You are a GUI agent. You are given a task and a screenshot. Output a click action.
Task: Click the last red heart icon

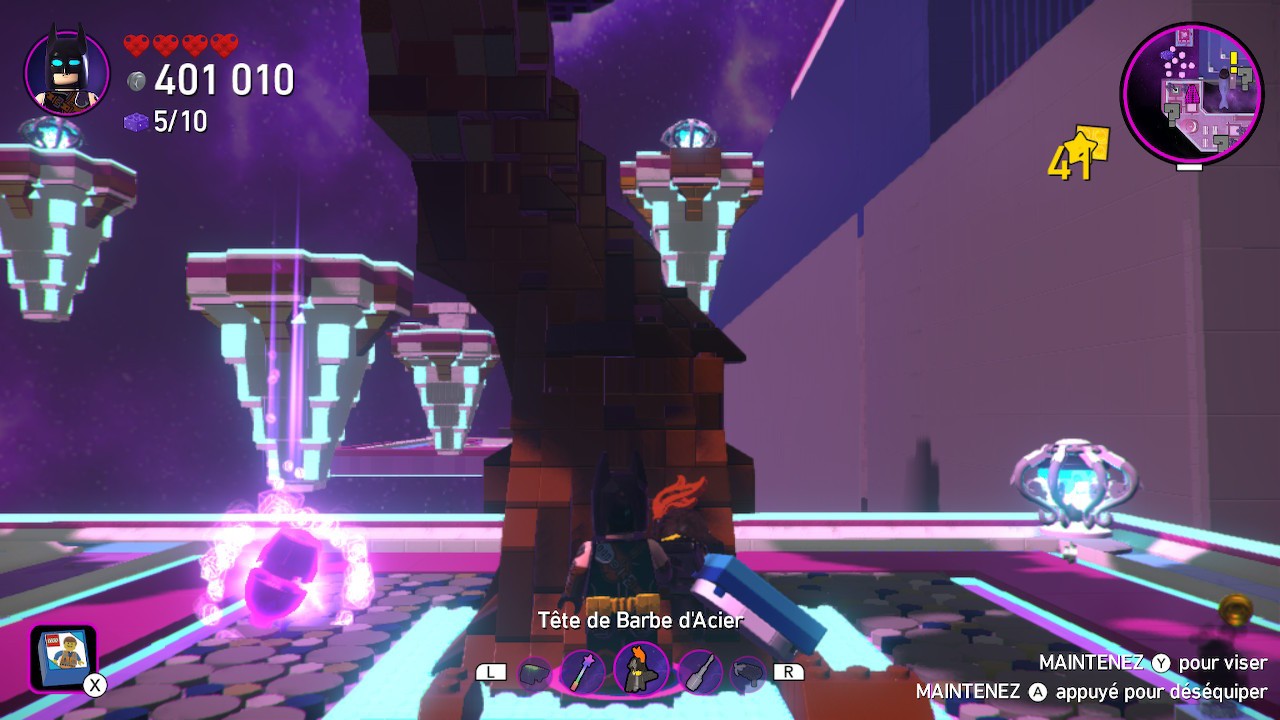click(x=222, y=44)
